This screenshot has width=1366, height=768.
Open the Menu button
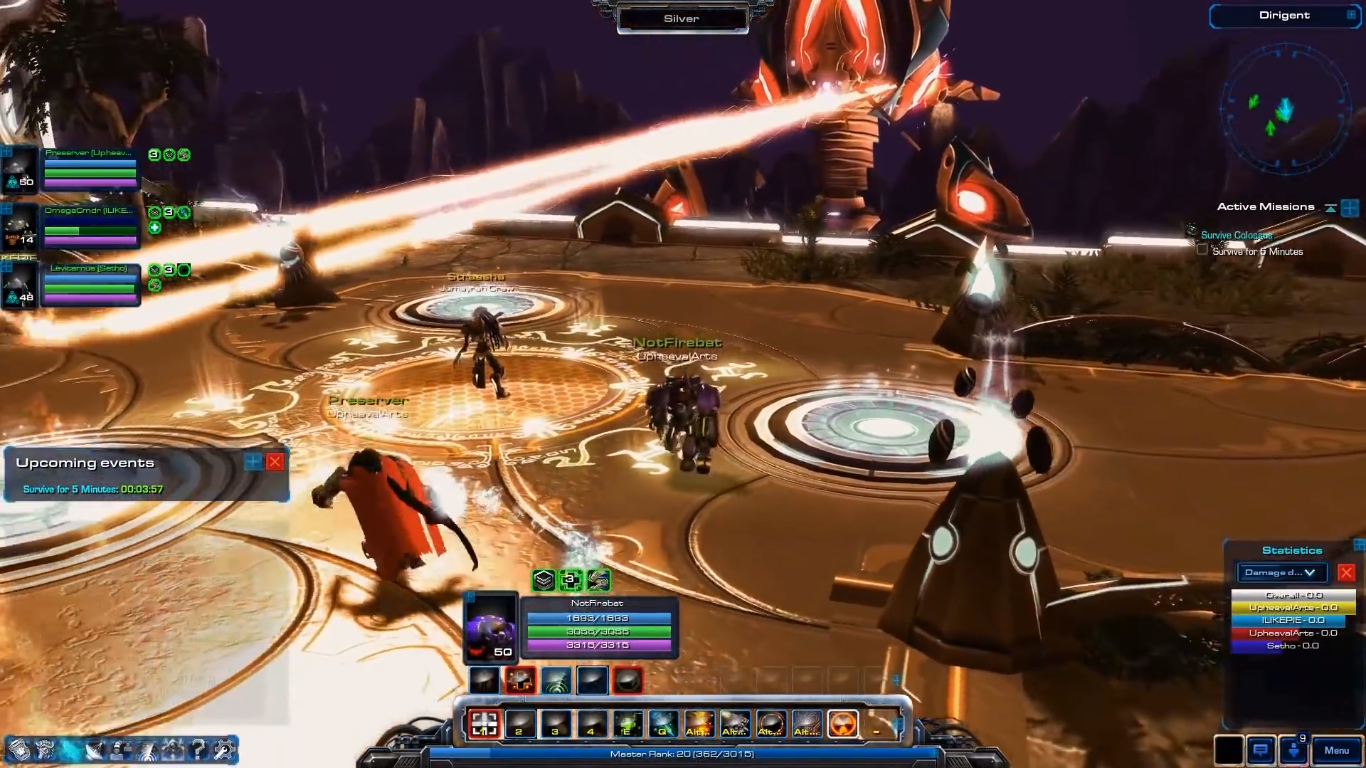click(1336, 750)
